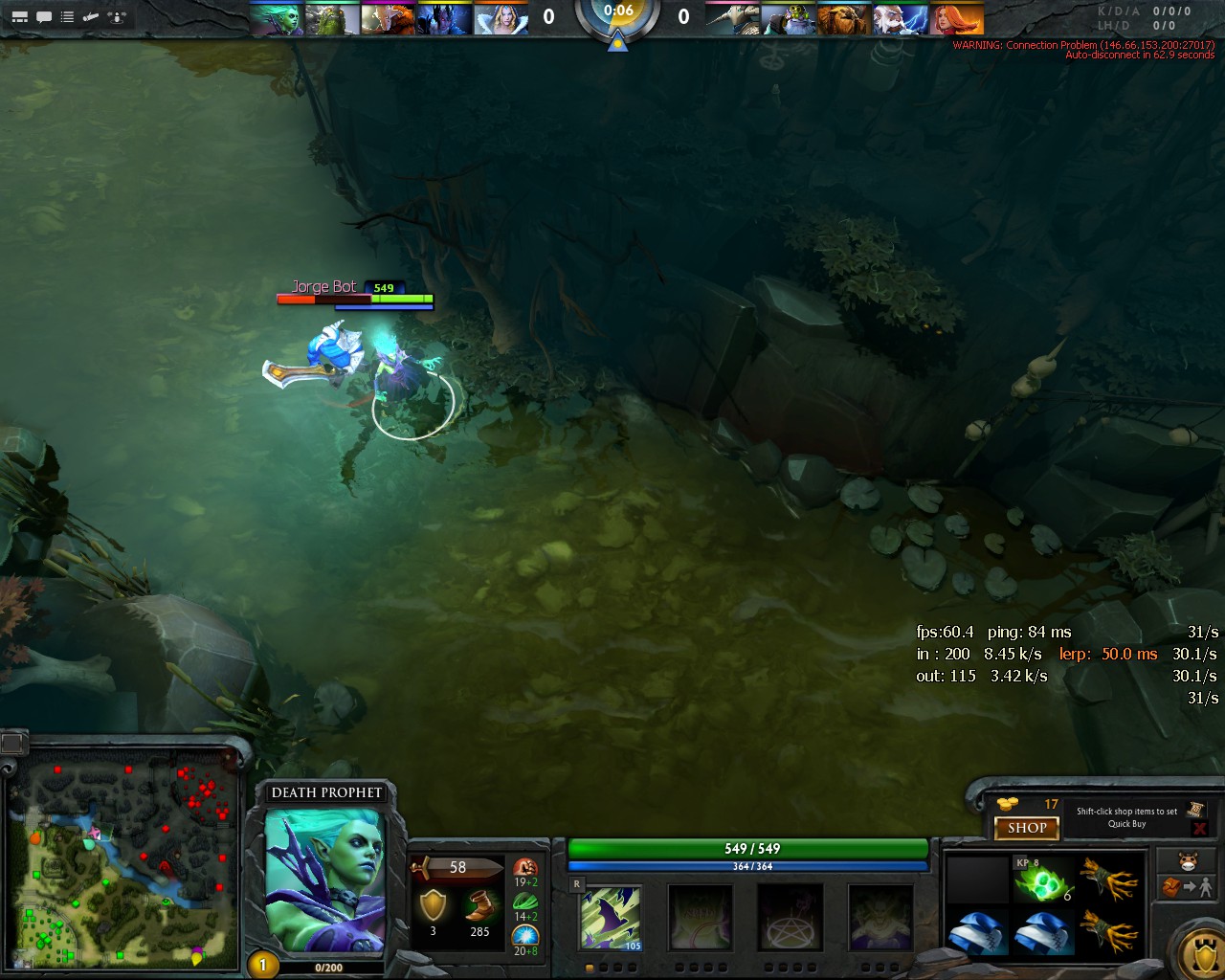Image resolution: width=1225 pixels, height=980 pixels.
Task: Order the courier to deliver items
Action: click(1188, 887)
